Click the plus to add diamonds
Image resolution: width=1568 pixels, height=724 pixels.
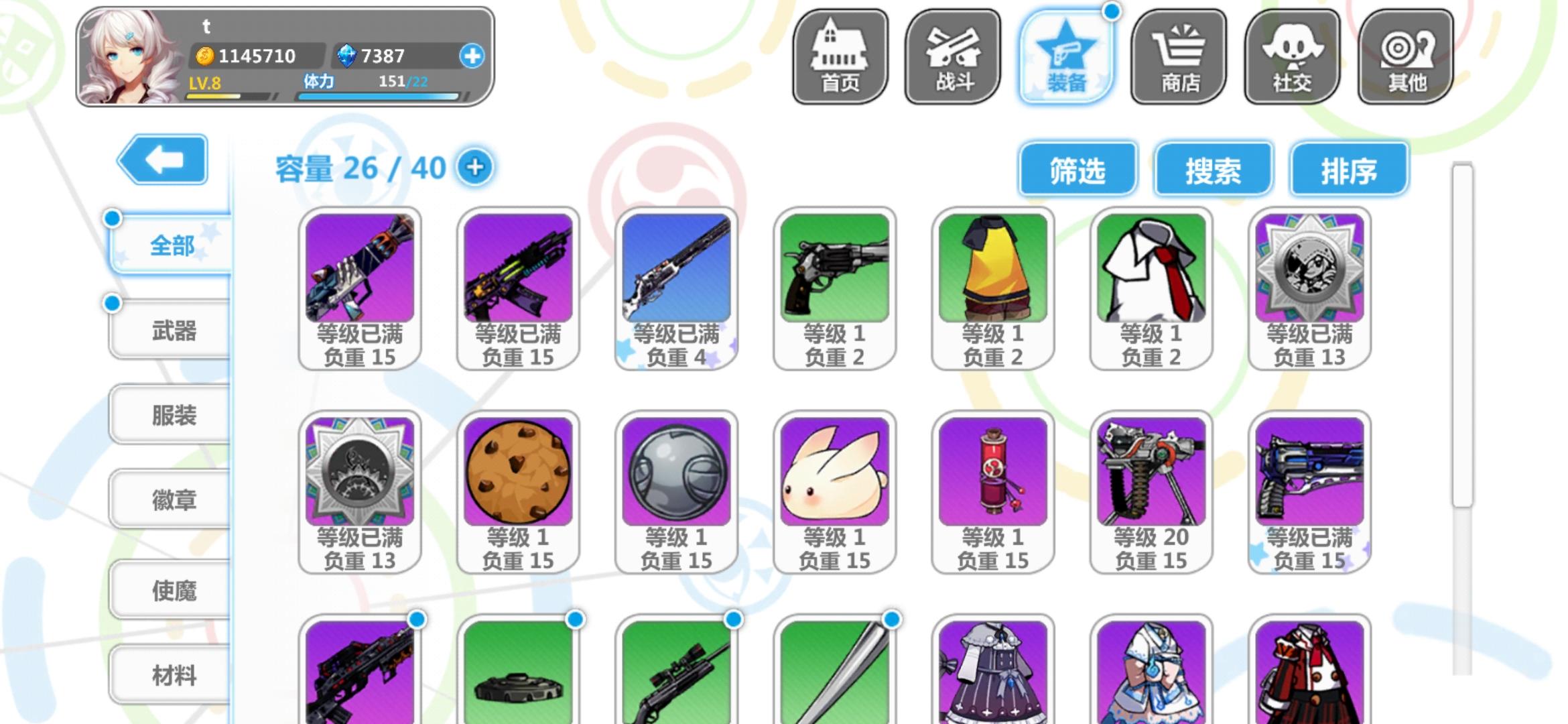coord(476,56)
